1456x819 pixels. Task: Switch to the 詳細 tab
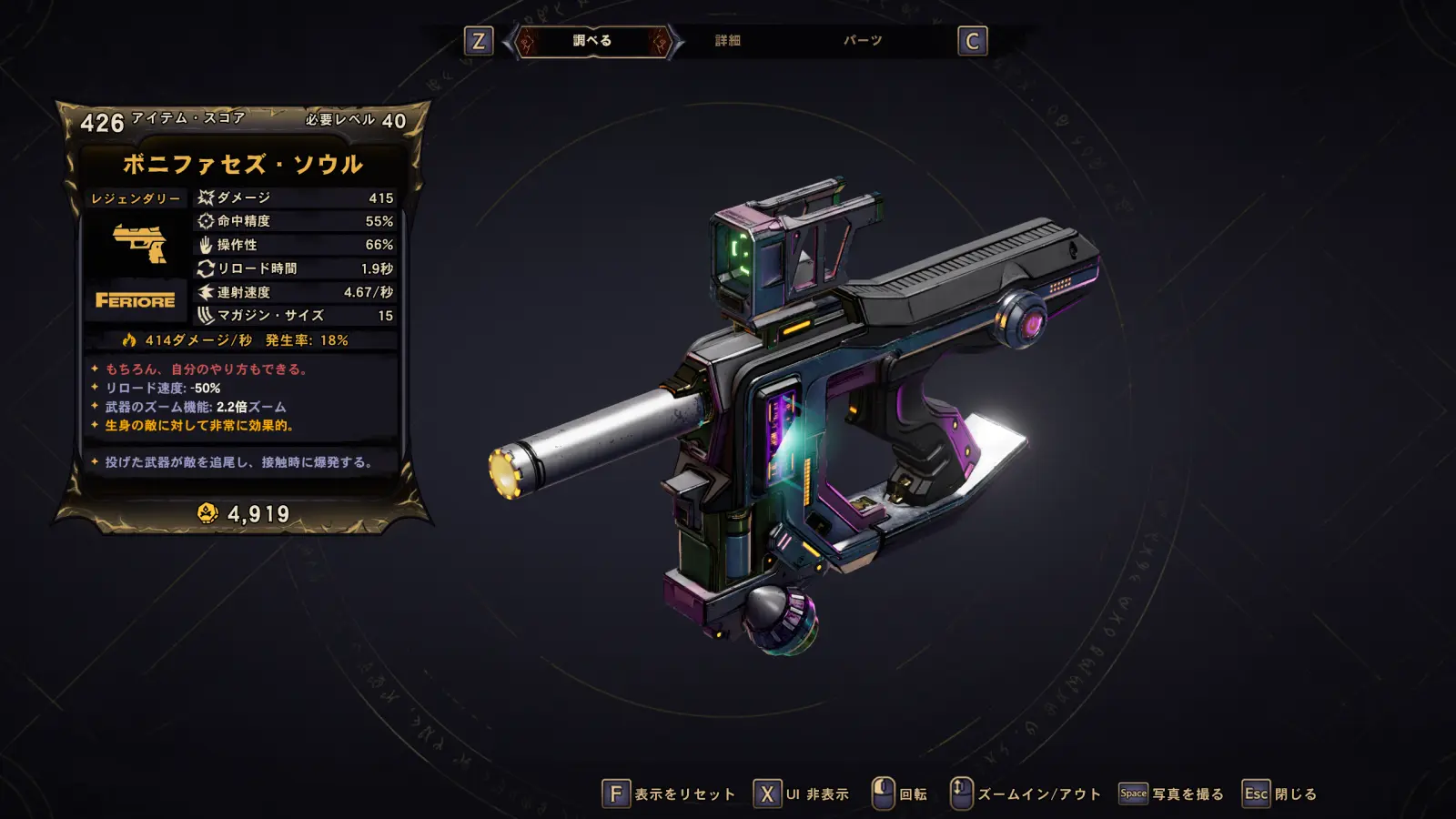click(x=727, y=41)
